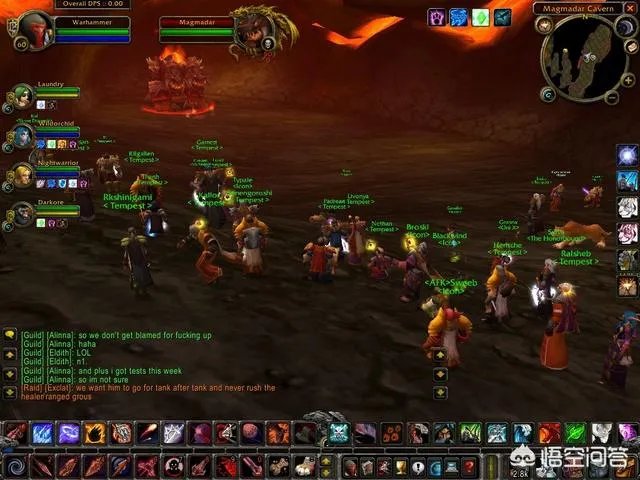Select party member Laundry's portrait
640x480 pixels.
pos(22,97)
